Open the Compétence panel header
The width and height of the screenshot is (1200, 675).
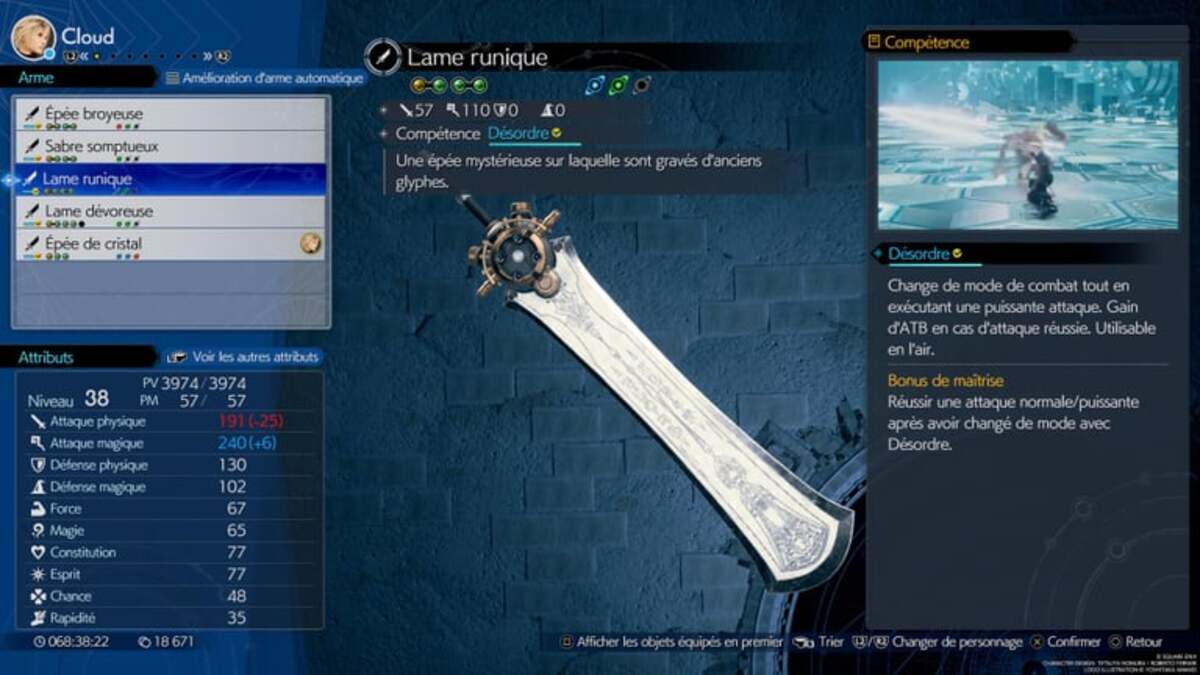point(925,42)
